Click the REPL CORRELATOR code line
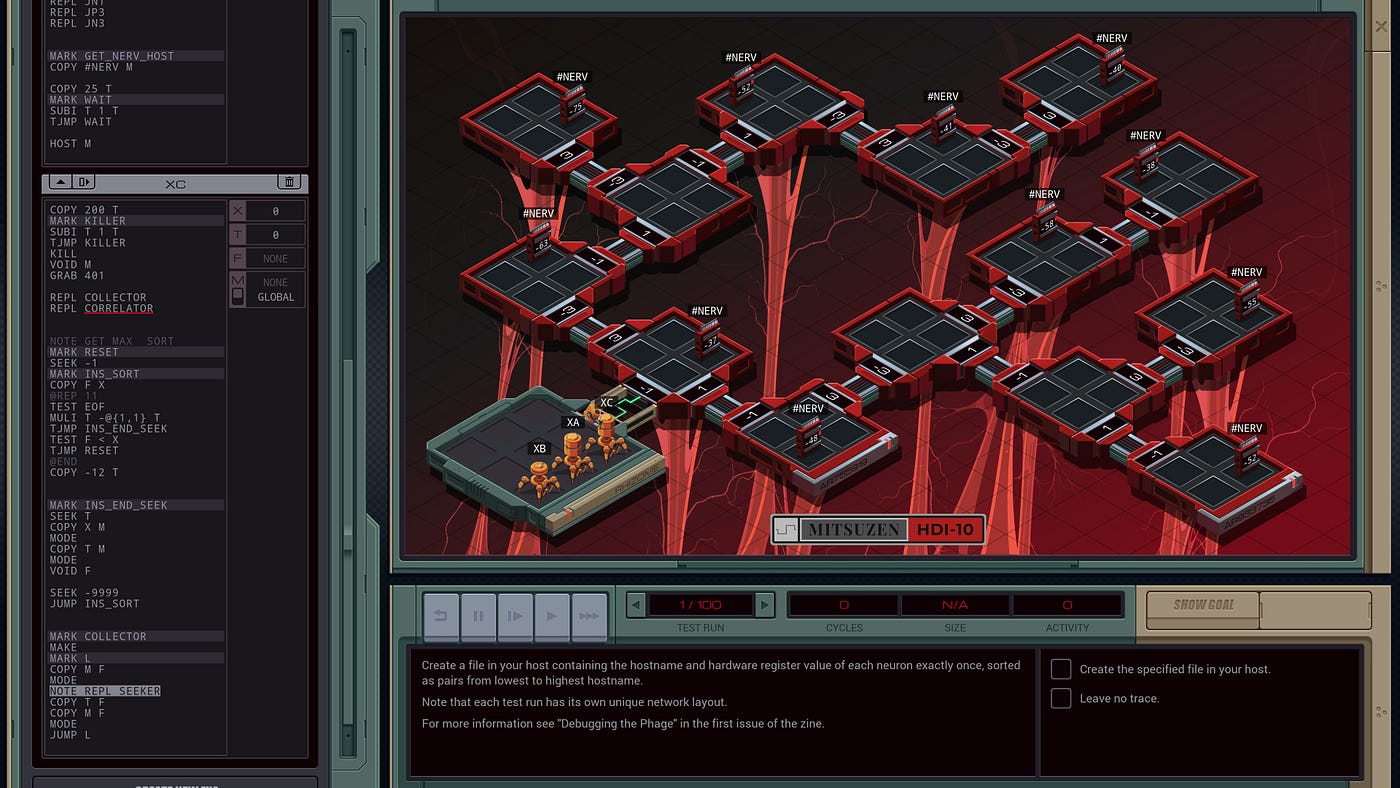This screenshot has height=788, width=1400. (104, 309)
